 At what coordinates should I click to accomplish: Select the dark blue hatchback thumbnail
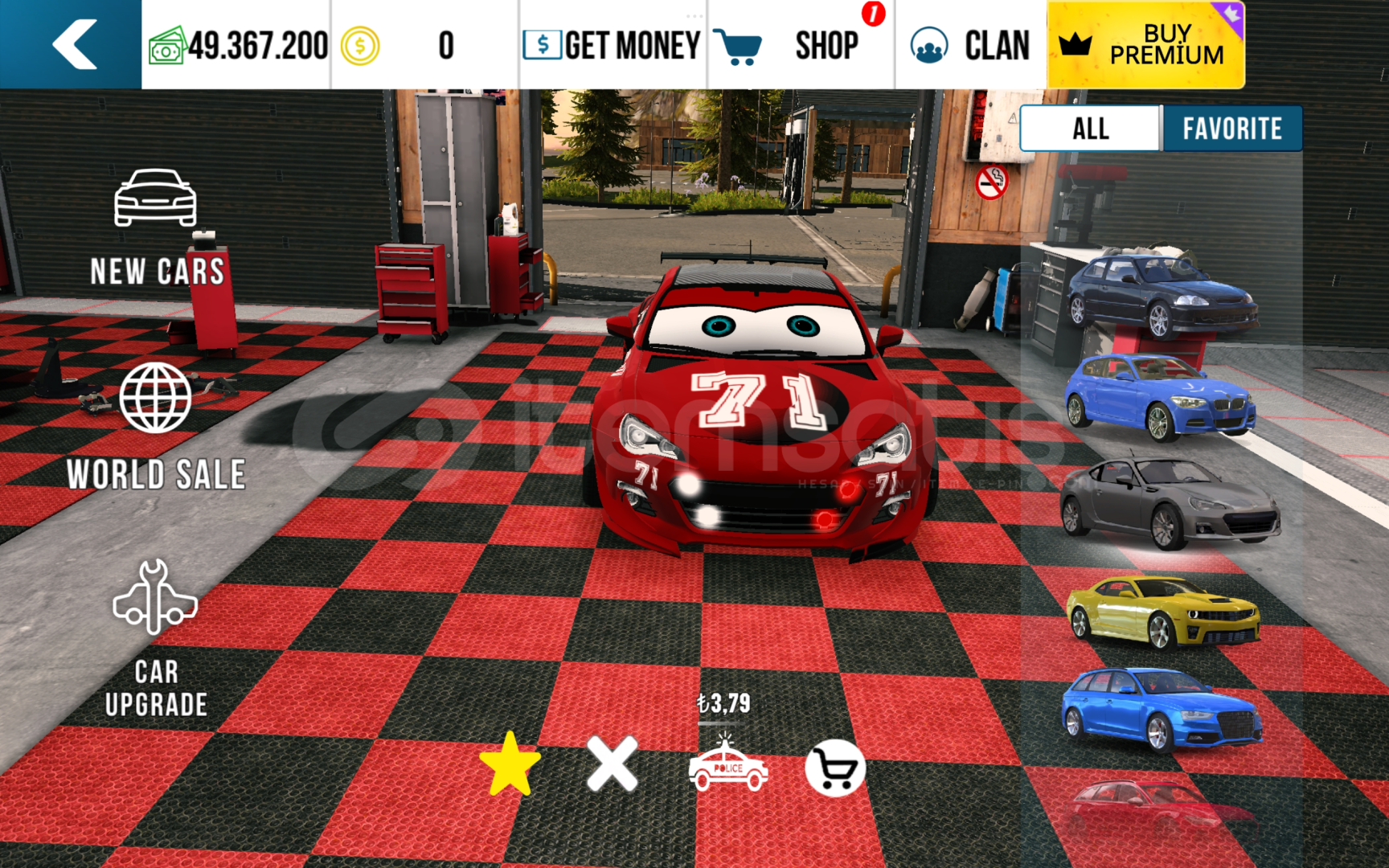point(1162,294)
